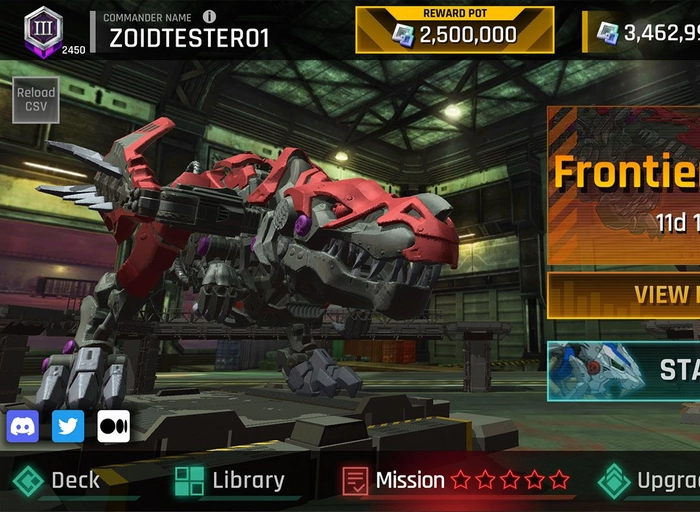
Task: Click the Reload CSV button
Action: (x=35, y=99)
